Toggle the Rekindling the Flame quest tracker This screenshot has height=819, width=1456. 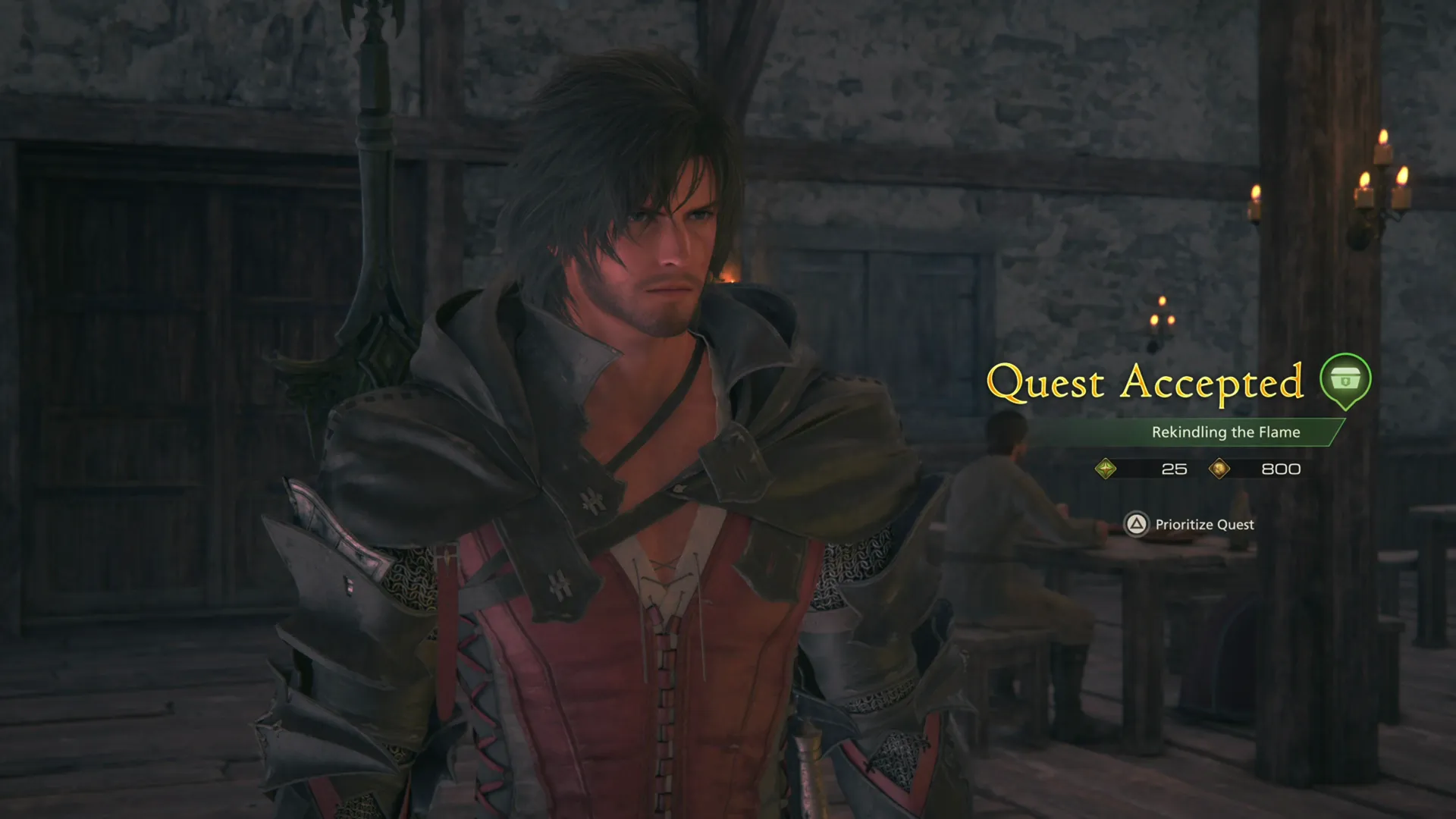point(1225,432)
